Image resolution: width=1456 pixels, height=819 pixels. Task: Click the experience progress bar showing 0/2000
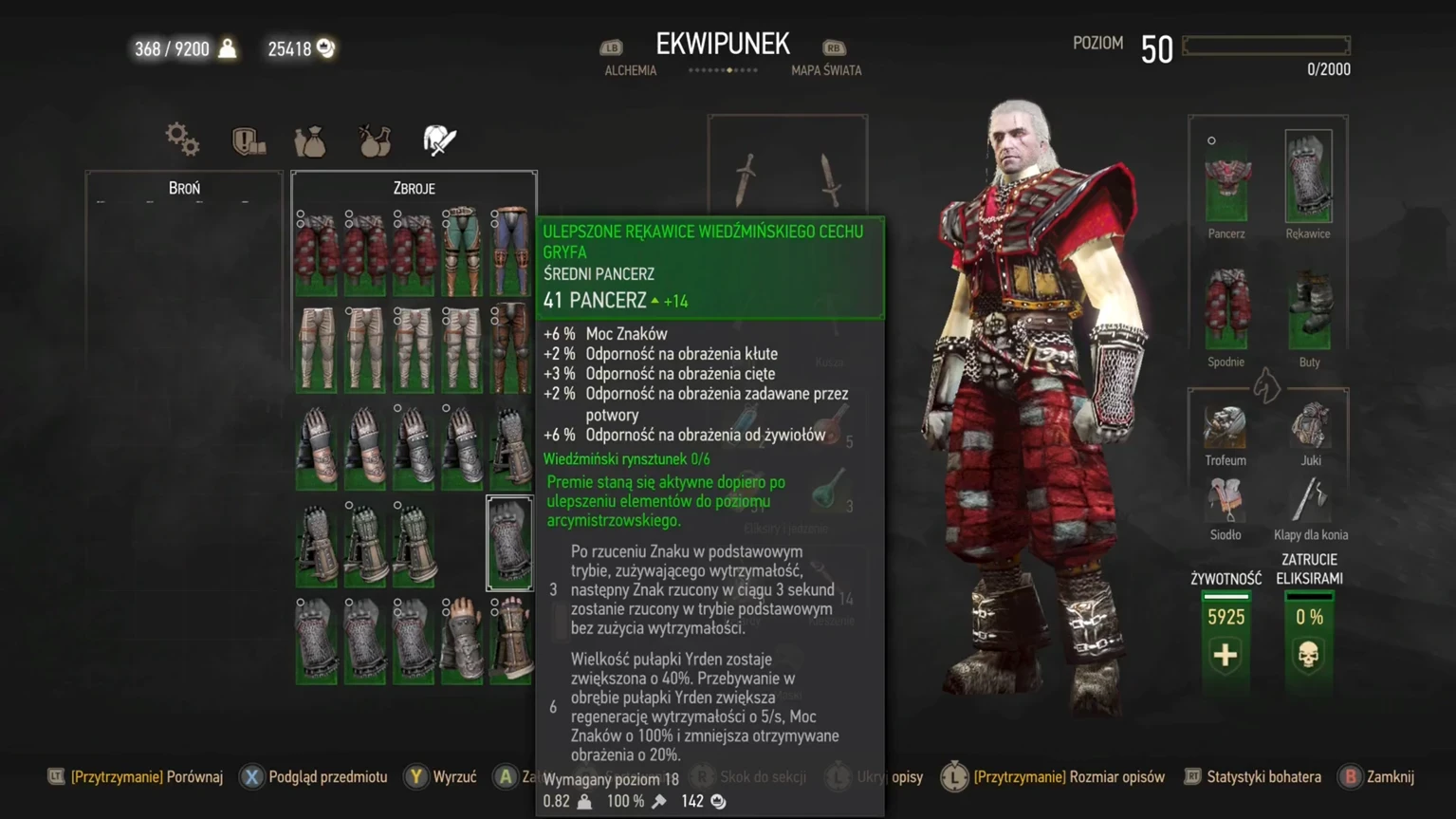(x=1265, y=44)
